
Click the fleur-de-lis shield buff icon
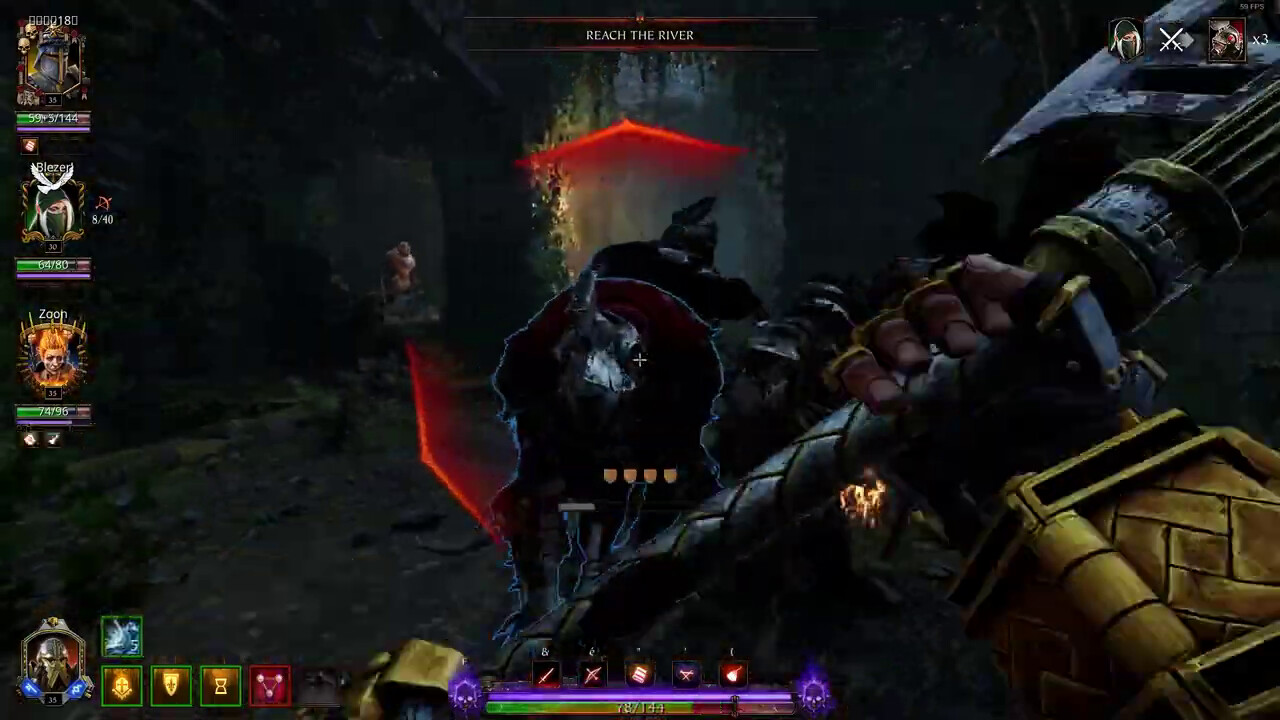coord(171,686)
